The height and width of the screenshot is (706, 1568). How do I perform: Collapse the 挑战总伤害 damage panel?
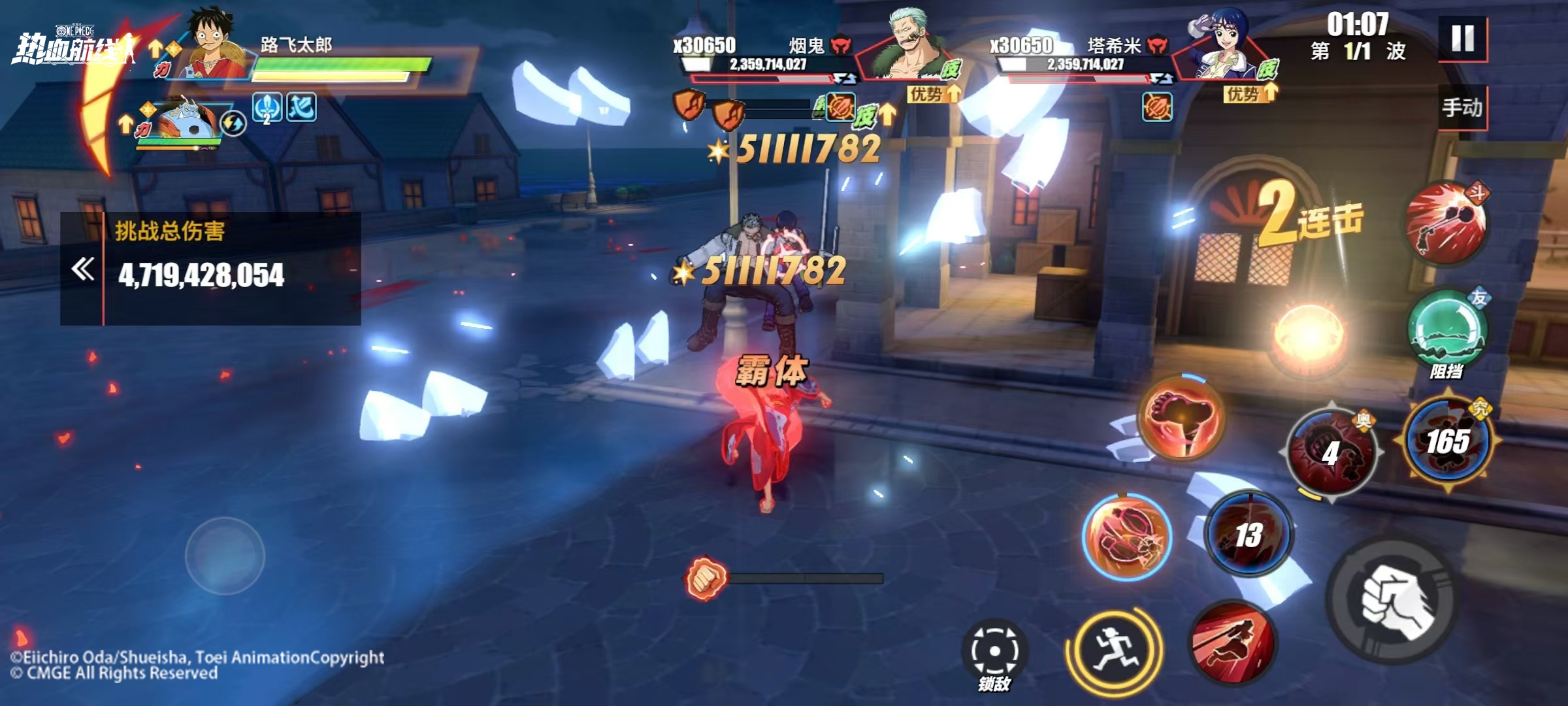click(83, 269)
